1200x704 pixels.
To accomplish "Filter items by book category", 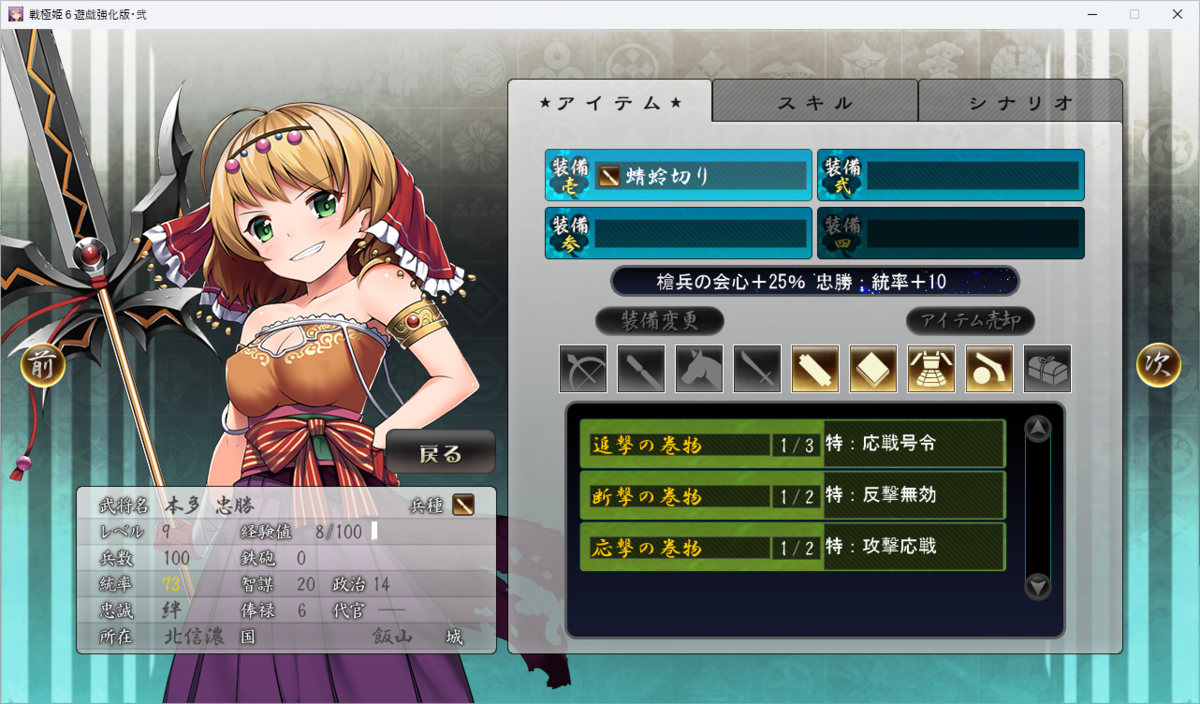I will 873,369.
